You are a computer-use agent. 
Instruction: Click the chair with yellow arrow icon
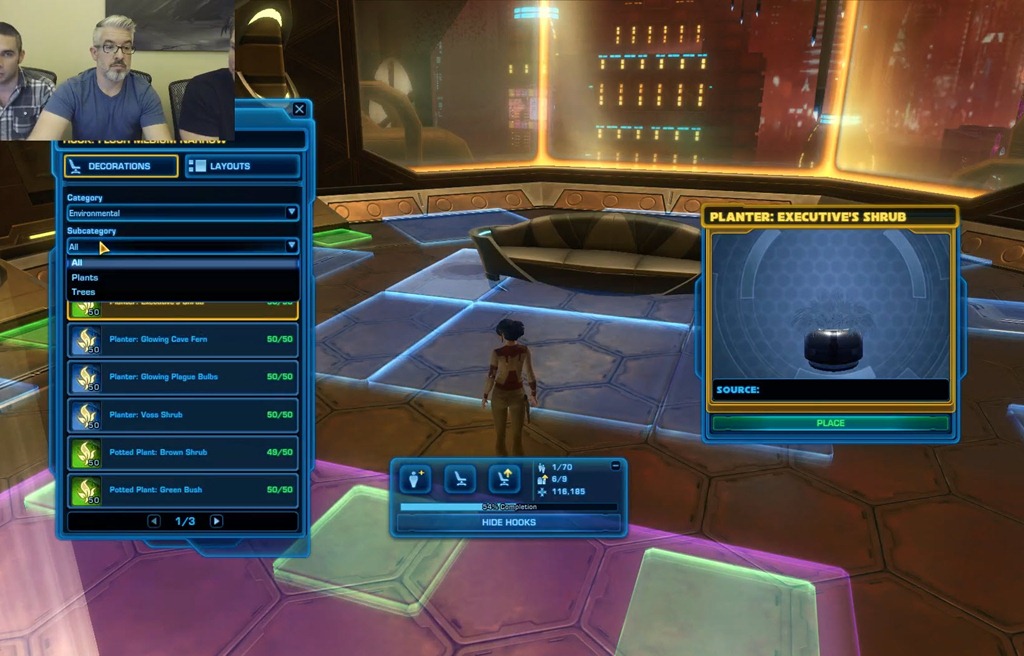[x=504, y=479]
